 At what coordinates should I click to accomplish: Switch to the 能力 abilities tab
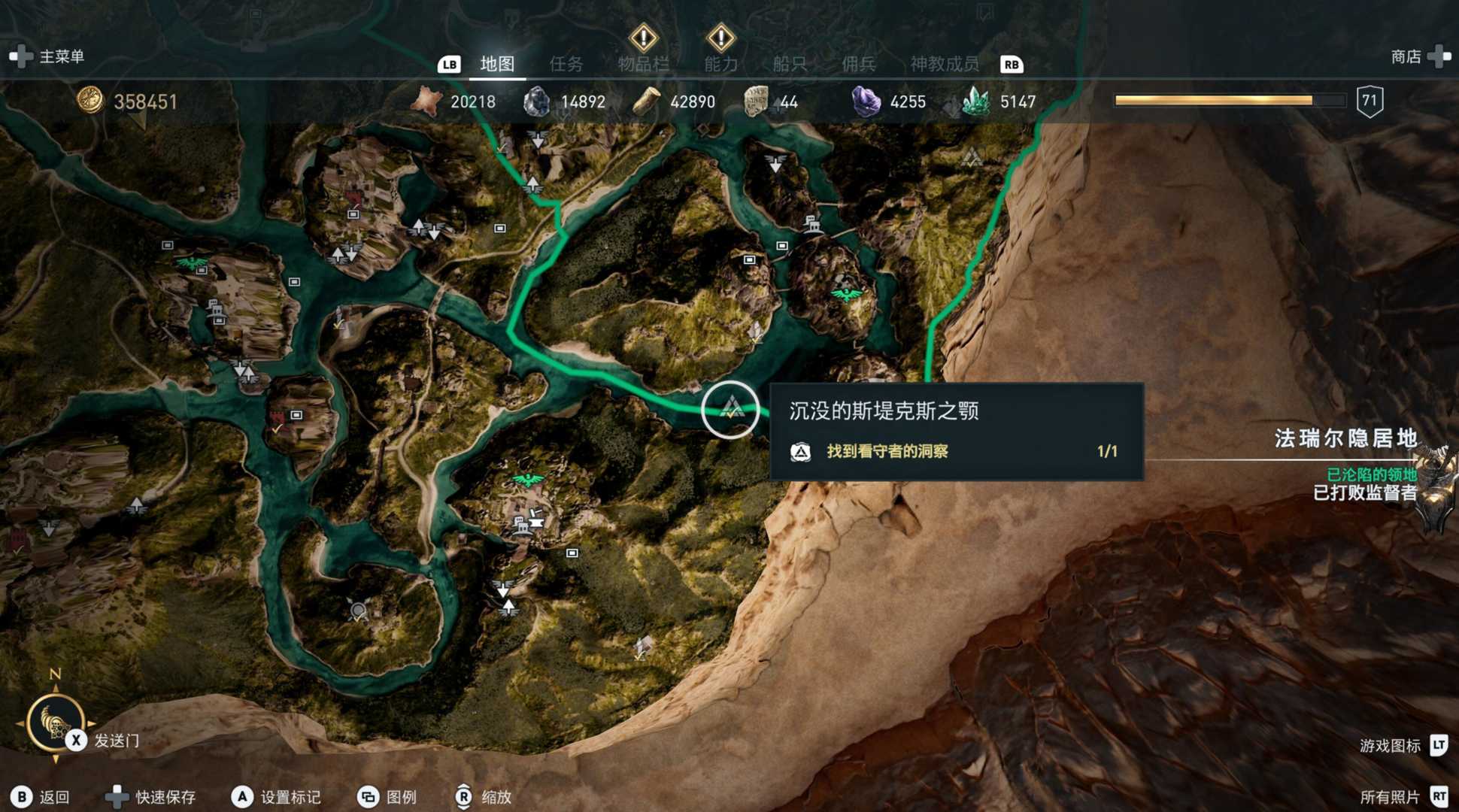pyautogui.click(x=720, y=64)
